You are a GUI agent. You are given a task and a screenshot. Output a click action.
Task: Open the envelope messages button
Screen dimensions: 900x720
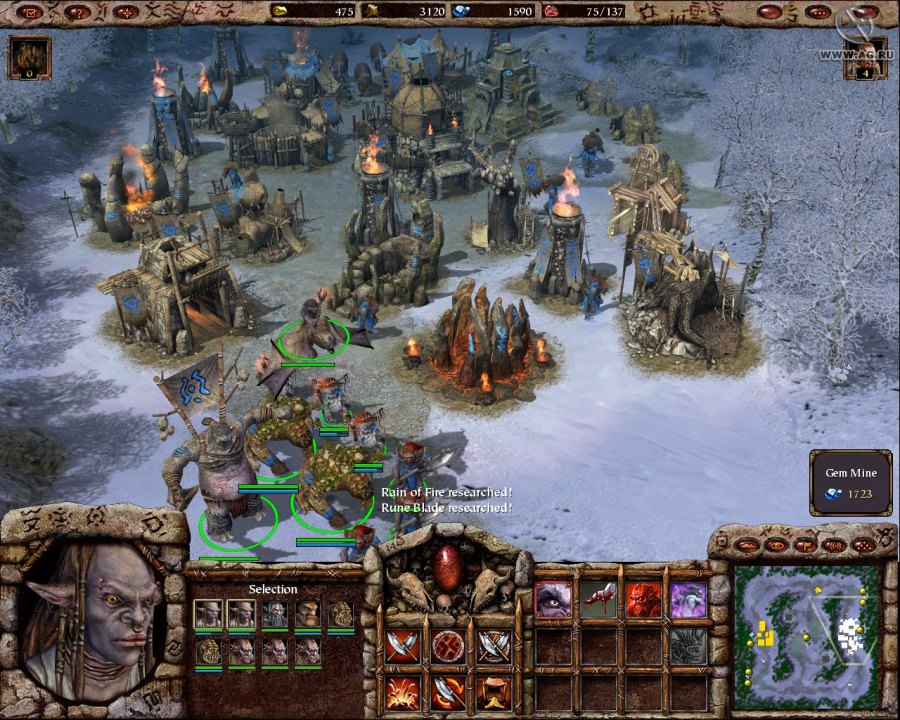pyautogui.click(x=30, y=12)
